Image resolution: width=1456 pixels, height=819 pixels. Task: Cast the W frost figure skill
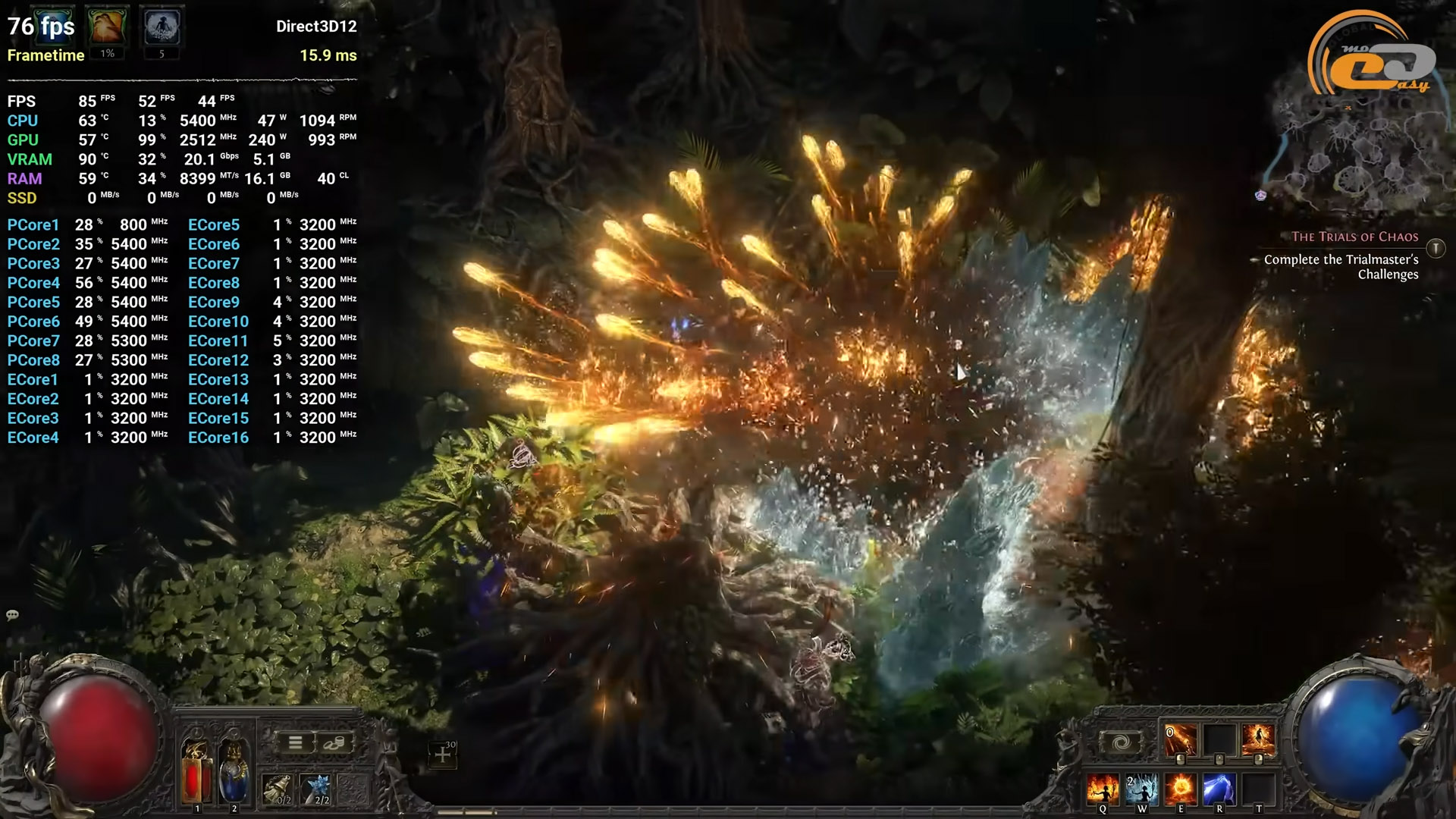pyautogui.click(x=1141, y=789)
